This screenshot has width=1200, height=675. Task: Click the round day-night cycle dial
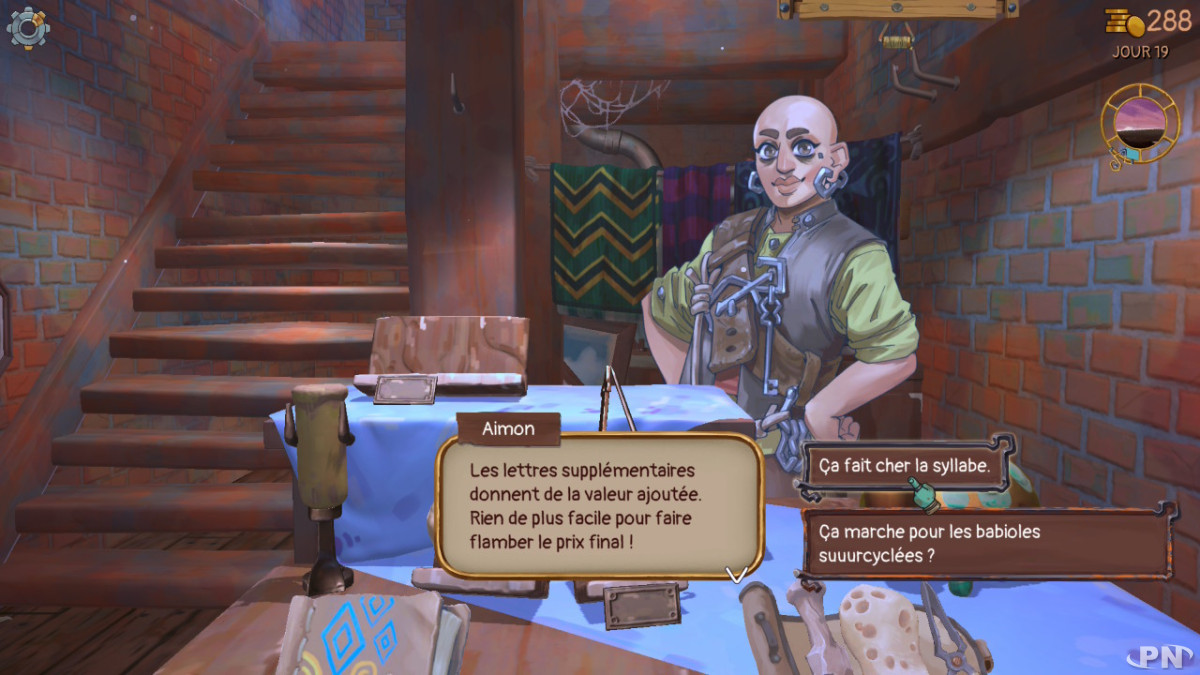pos(1139,122)
